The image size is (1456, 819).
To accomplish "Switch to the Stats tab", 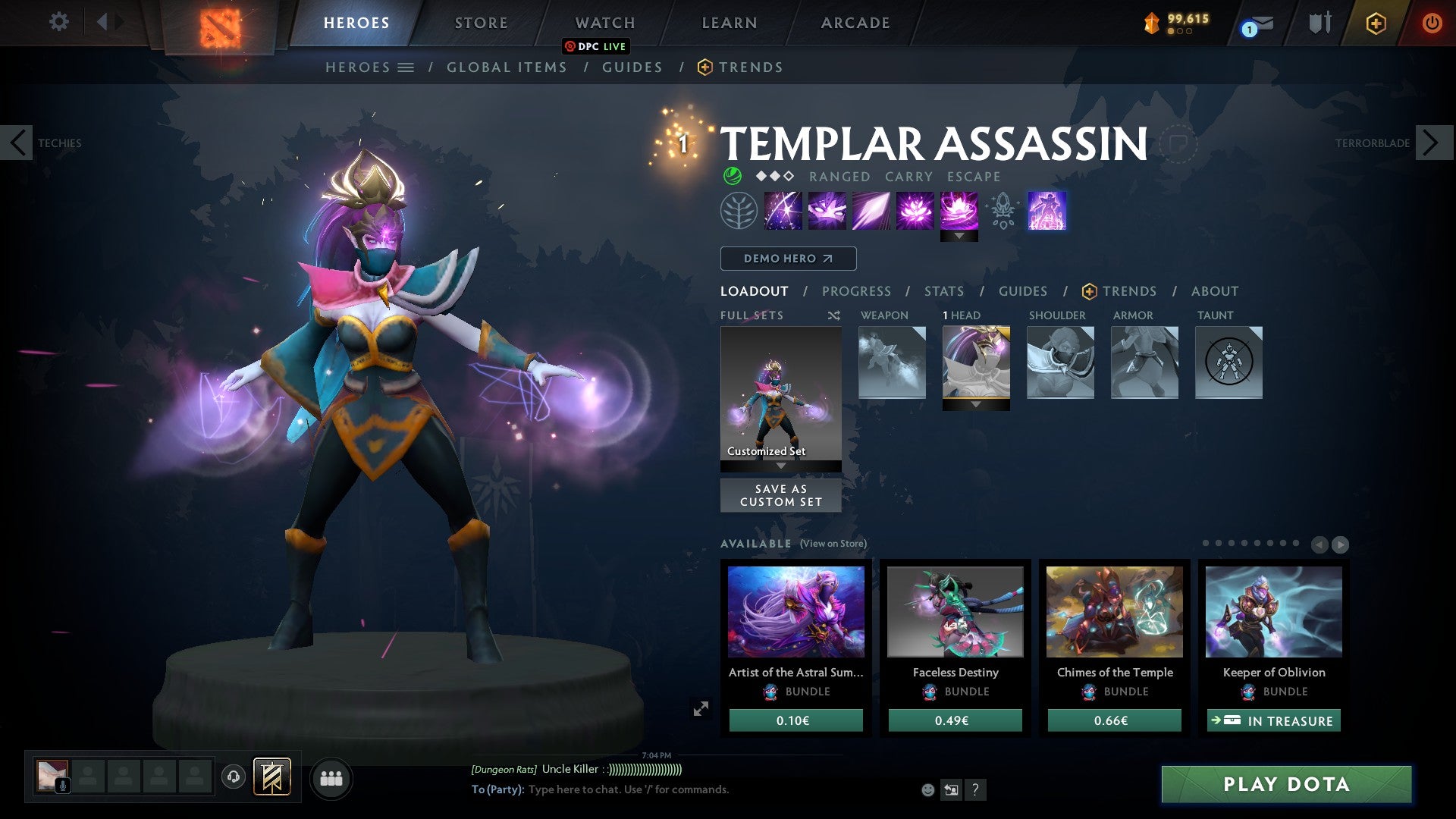I will click(x=943, y=291).
